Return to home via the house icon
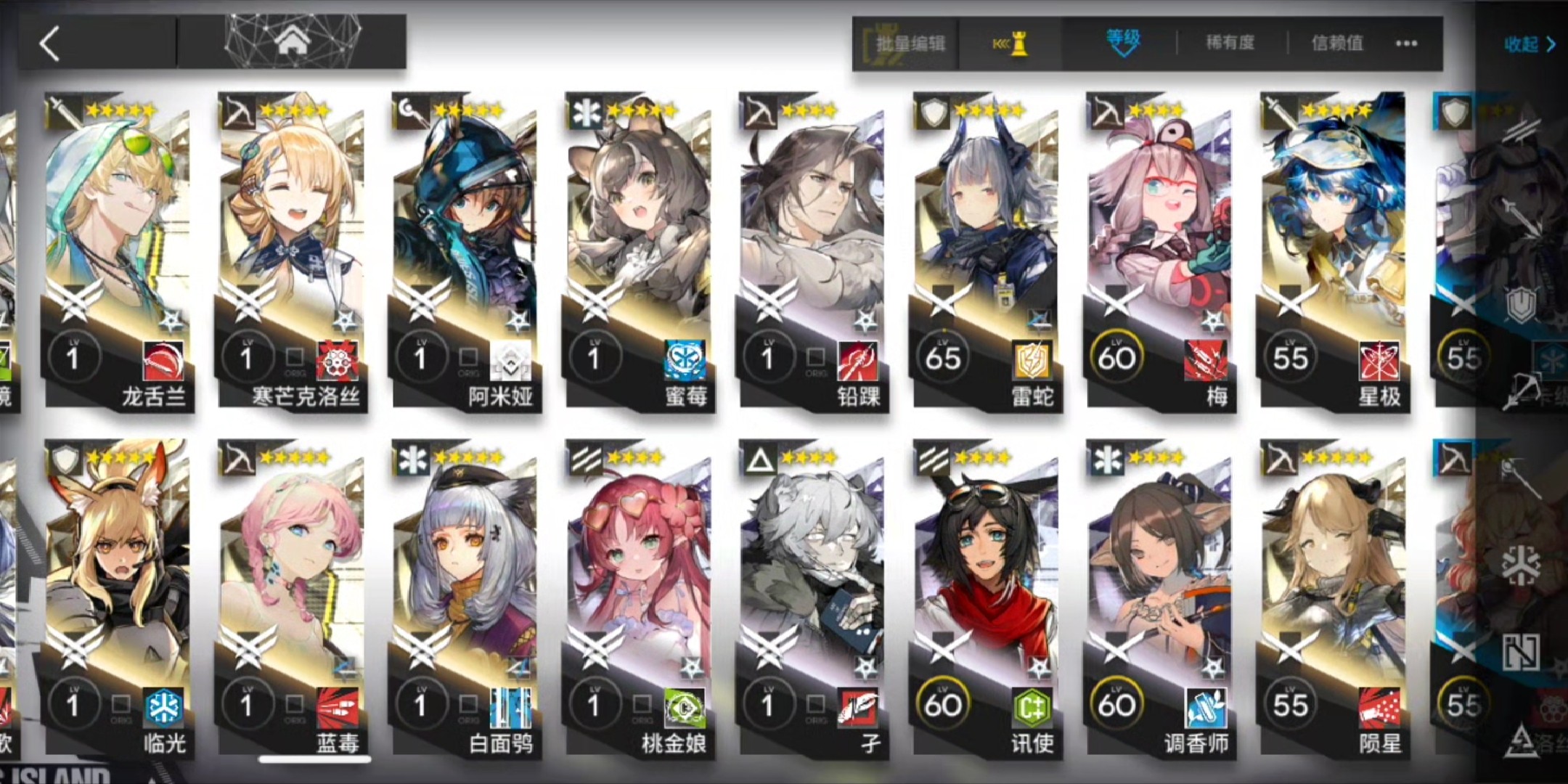 click(x=292, y=42)
